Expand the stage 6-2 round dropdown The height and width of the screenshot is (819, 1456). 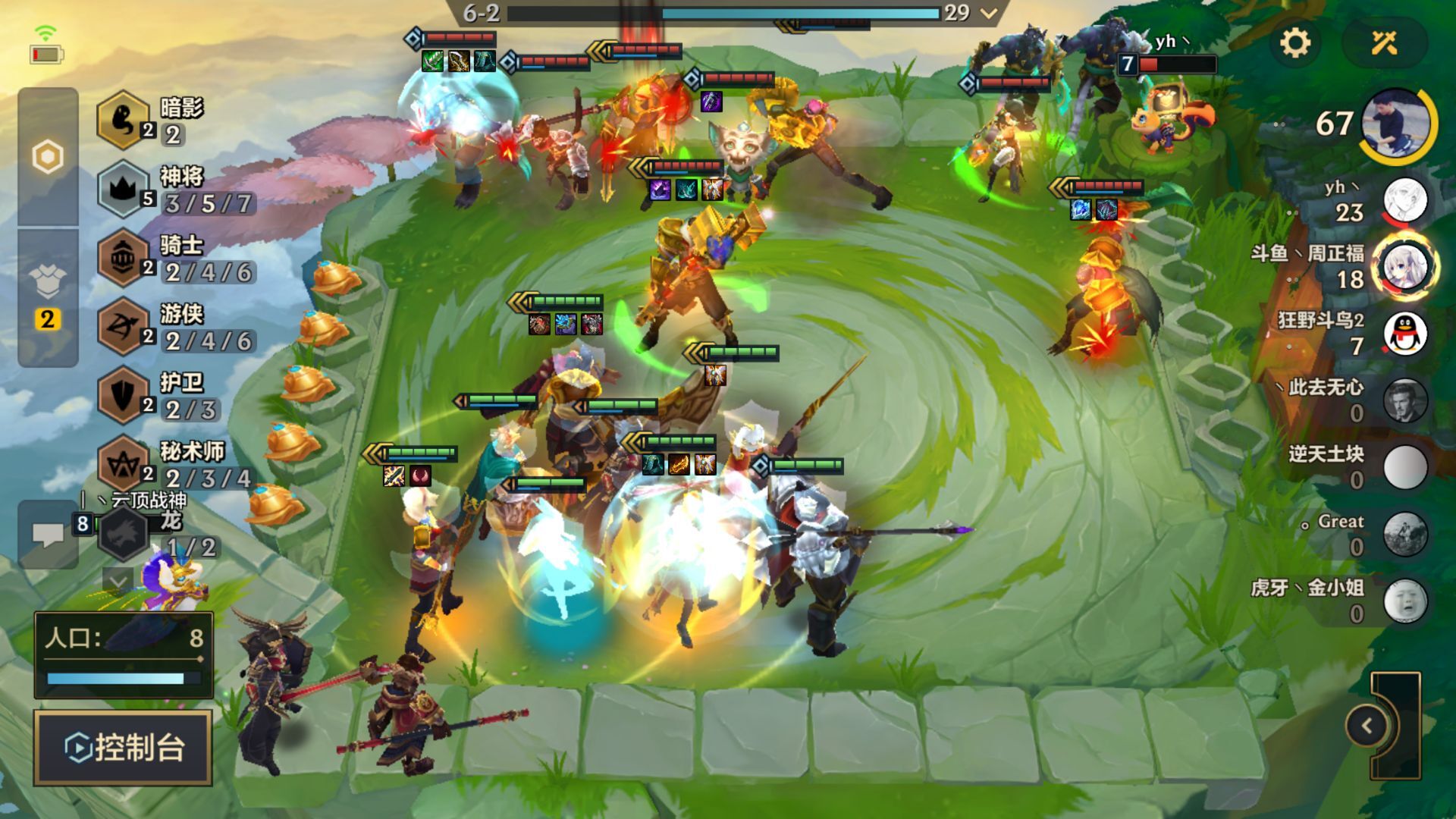coord(988,13)
